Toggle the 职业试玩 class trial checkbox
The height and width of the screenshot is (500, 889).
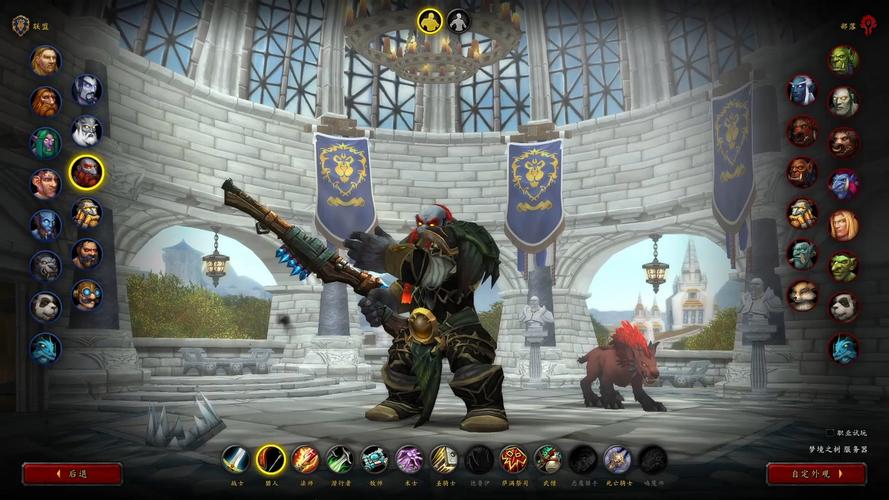[x=830, y=432]
